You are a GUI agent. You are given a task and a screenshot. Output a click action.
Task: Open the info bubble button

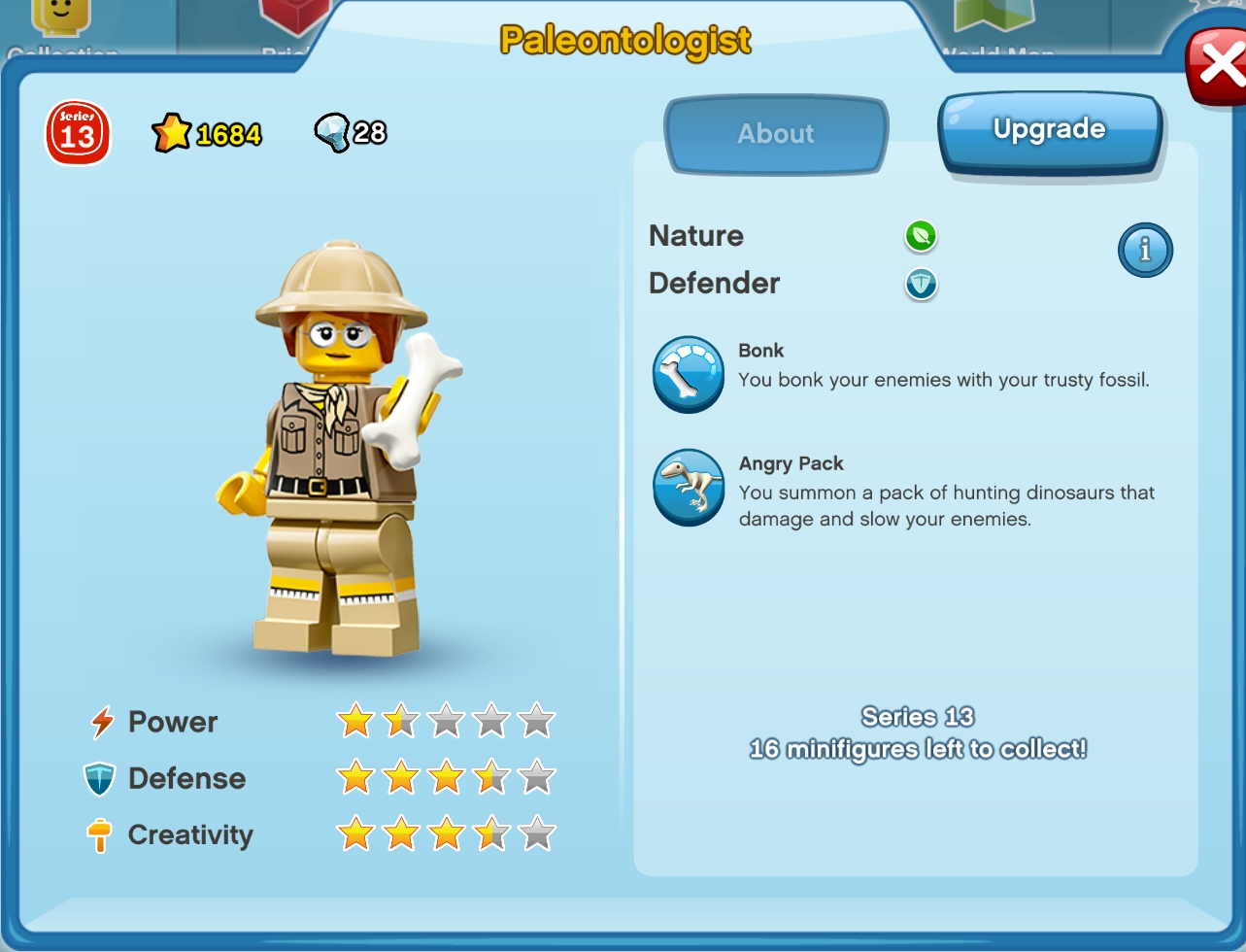coord(1145,250)
